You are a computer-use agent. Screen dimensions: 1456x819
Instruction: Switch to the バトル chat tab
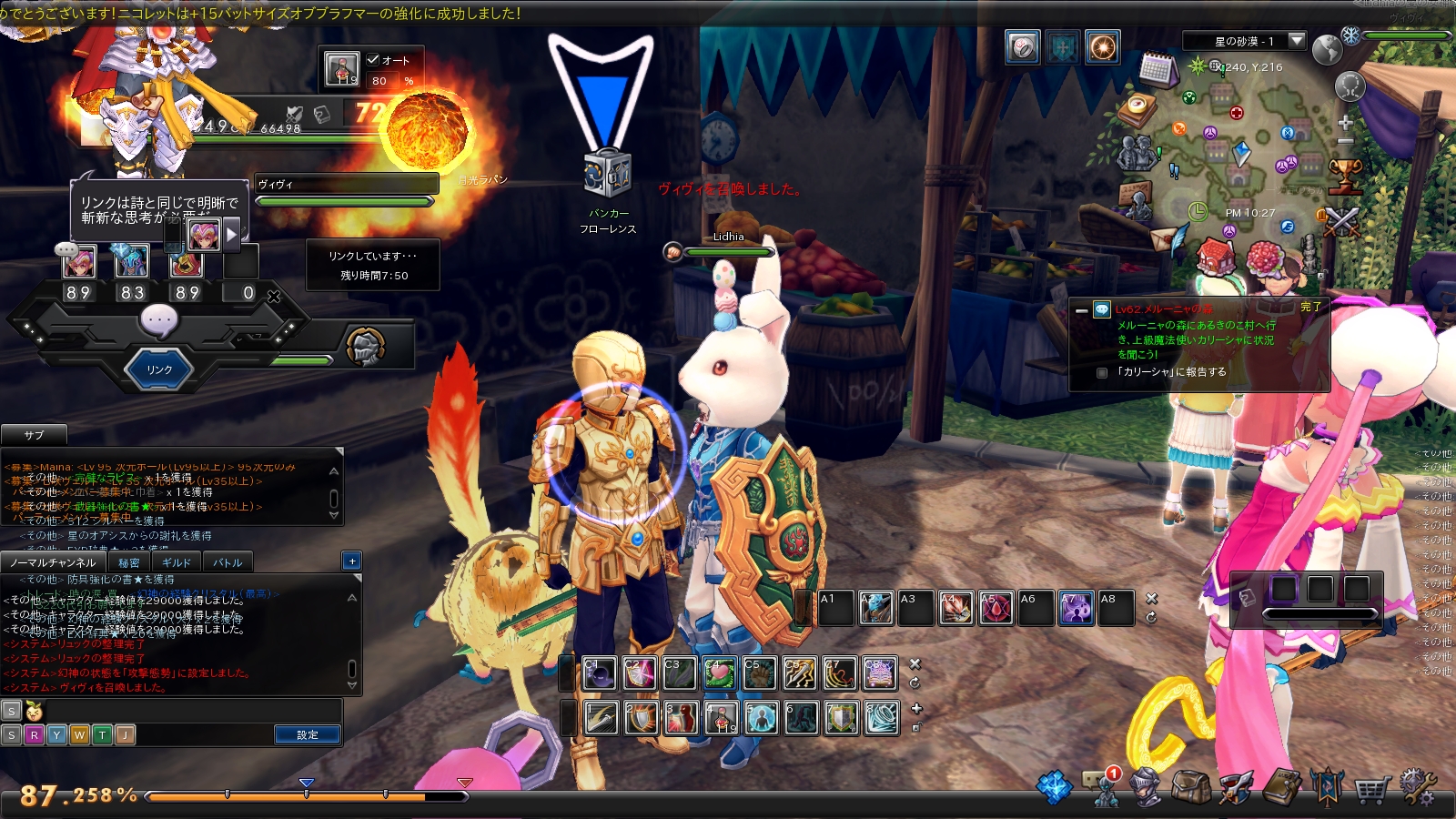pos(227,562)
